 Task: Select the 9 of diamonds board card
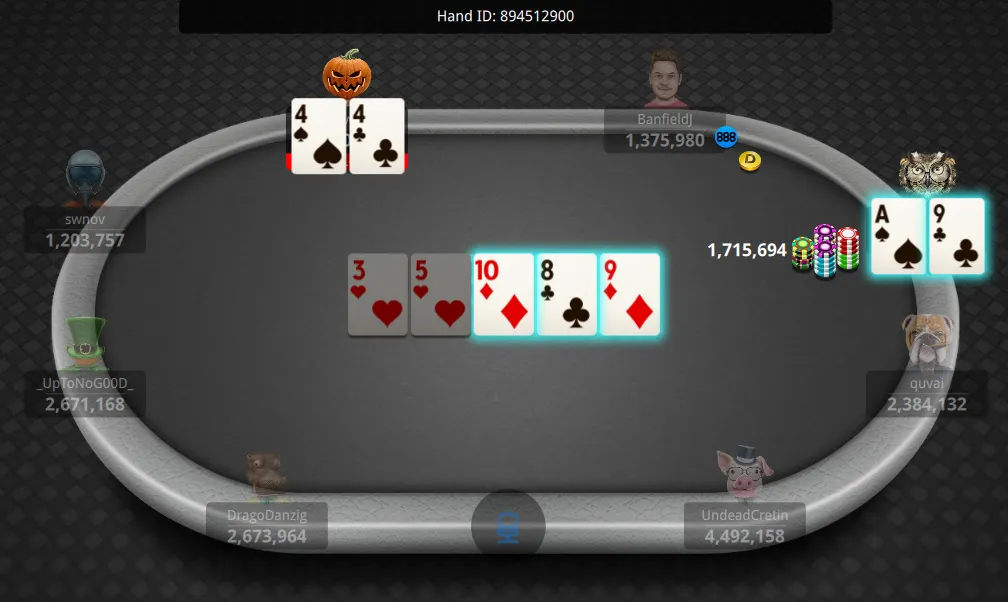(x=629, y=294)
